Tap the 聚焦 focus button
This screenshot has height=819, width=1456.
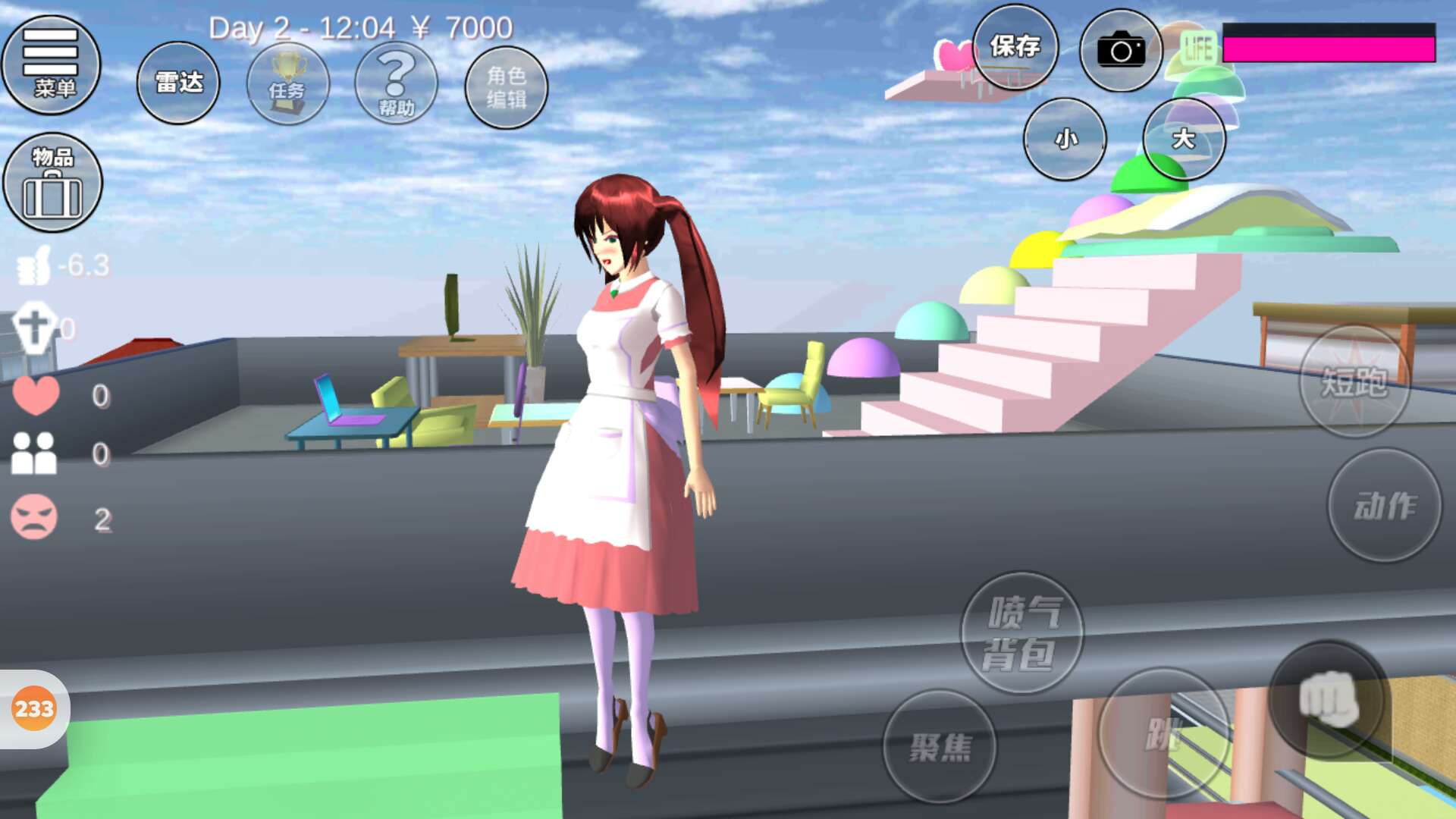(x=940, y=747)
